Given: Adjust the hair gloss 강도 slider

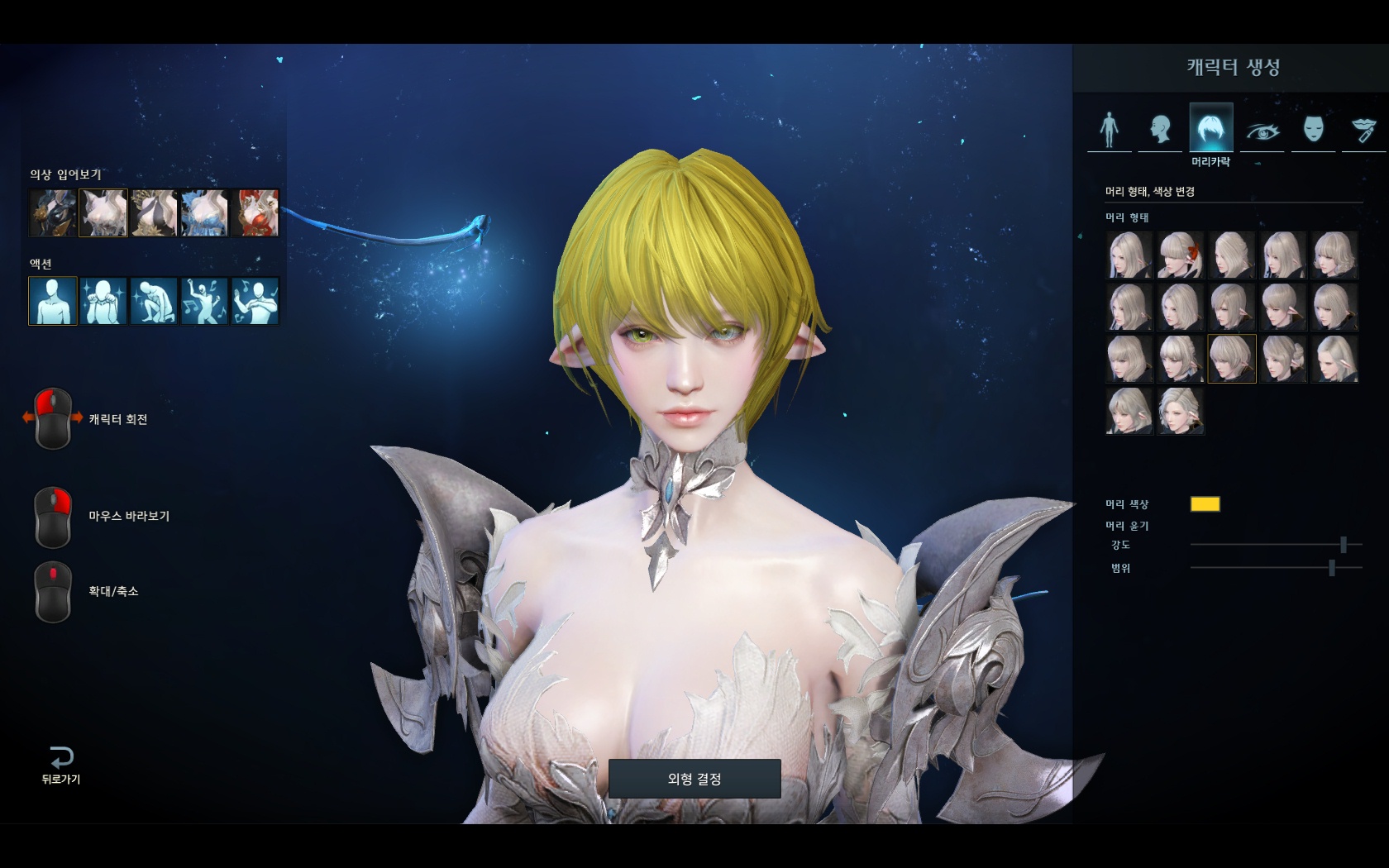Looking at the screenshot, I should 1344,545.
